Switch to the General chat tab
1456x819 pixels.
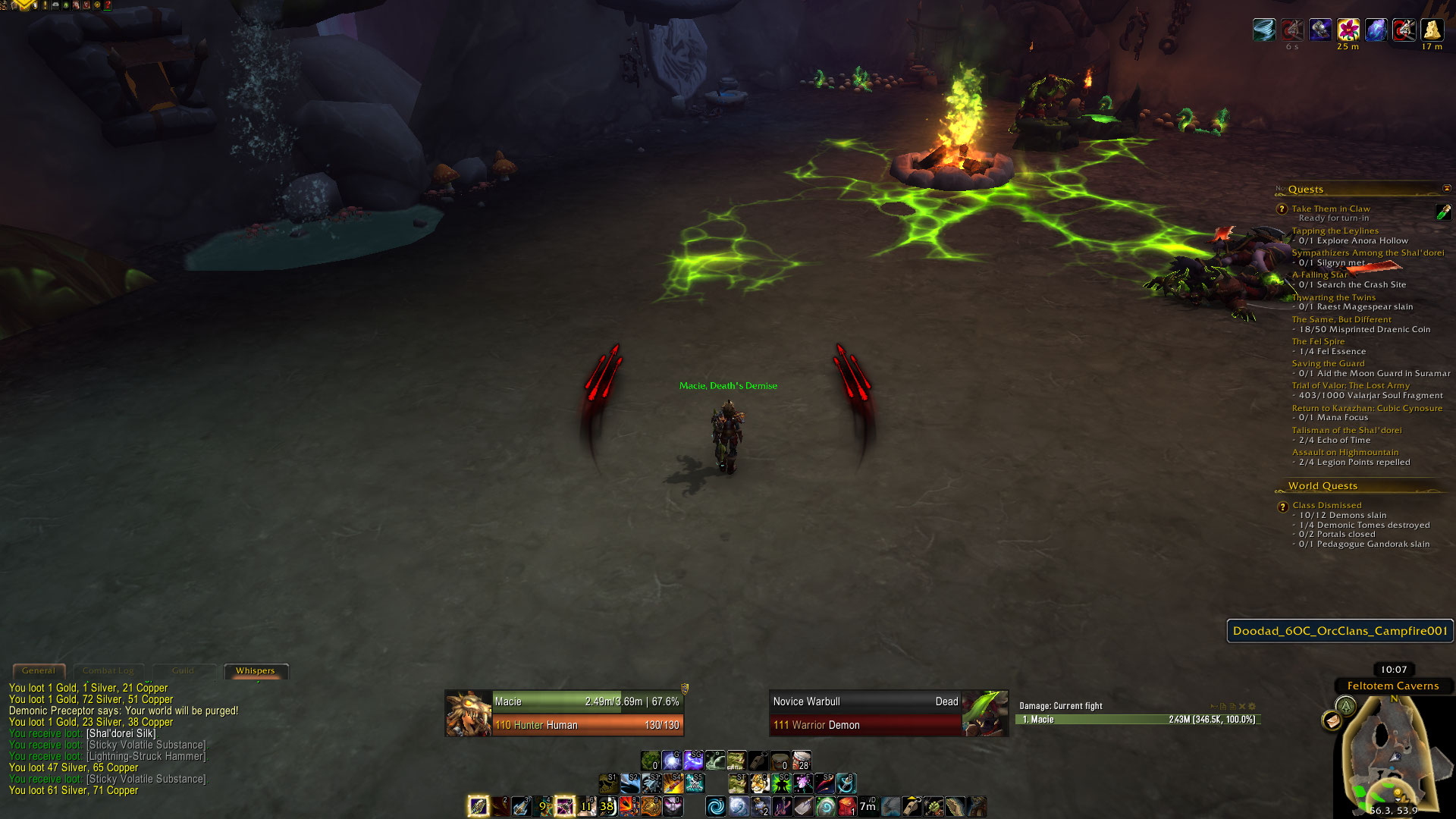click(x=39, y=670)
